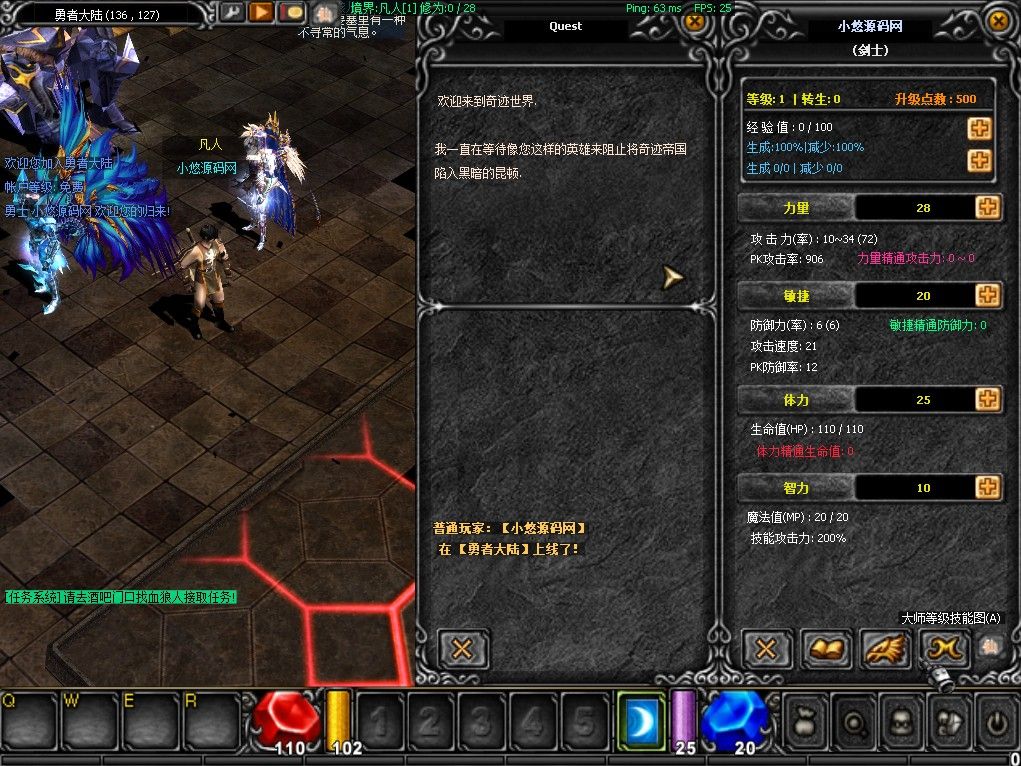This screenshot has width=1021, height=766.
Task: Click the gold coin icon in top bar
Action: point(291,13)
